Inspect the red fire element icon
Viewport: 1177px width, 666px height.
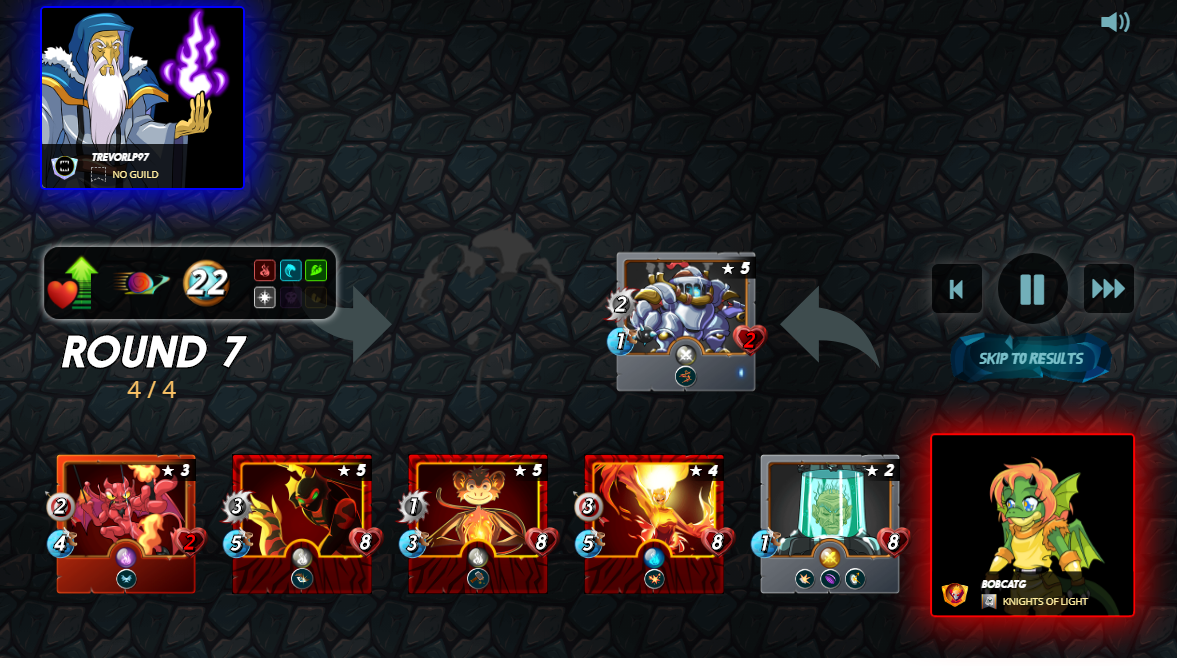click(264, 271)
